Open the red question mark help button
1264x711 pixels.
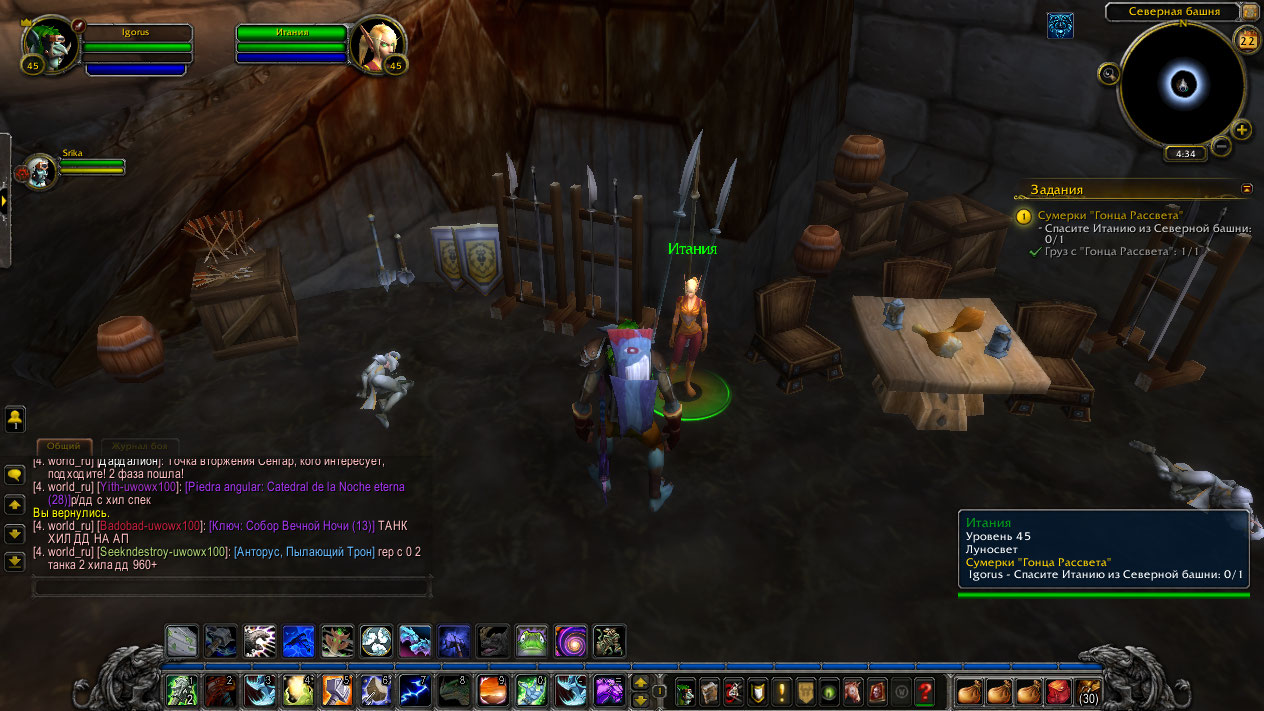(925, 690)
